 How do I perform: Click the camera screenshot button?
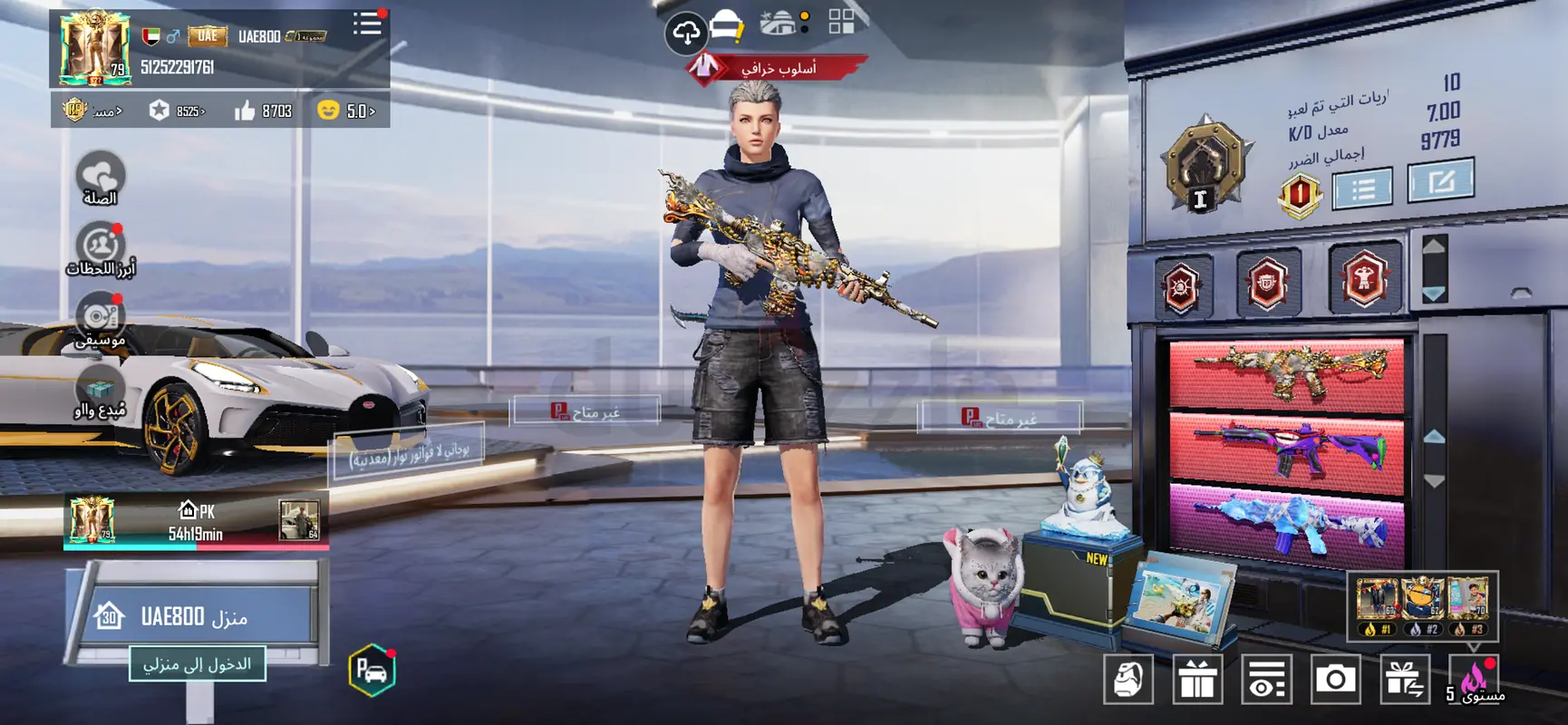point(1335,679)
